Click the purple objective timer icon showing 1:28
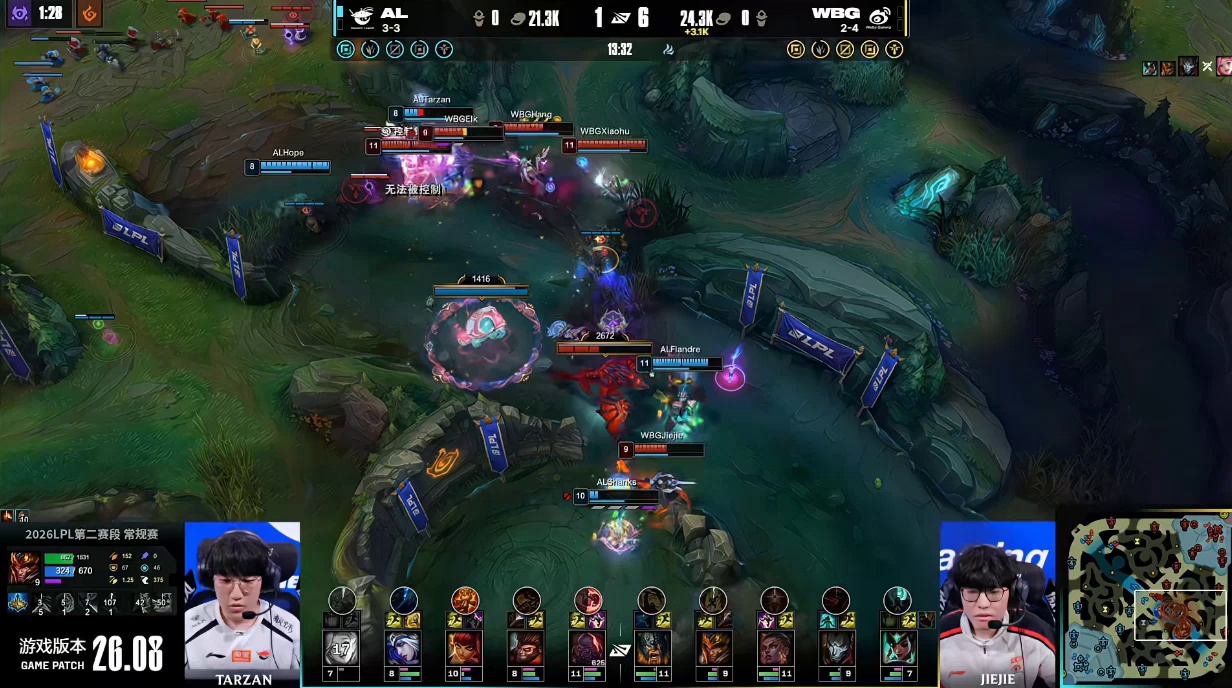Screen dimensions: 1232x688 coord(20,14)
